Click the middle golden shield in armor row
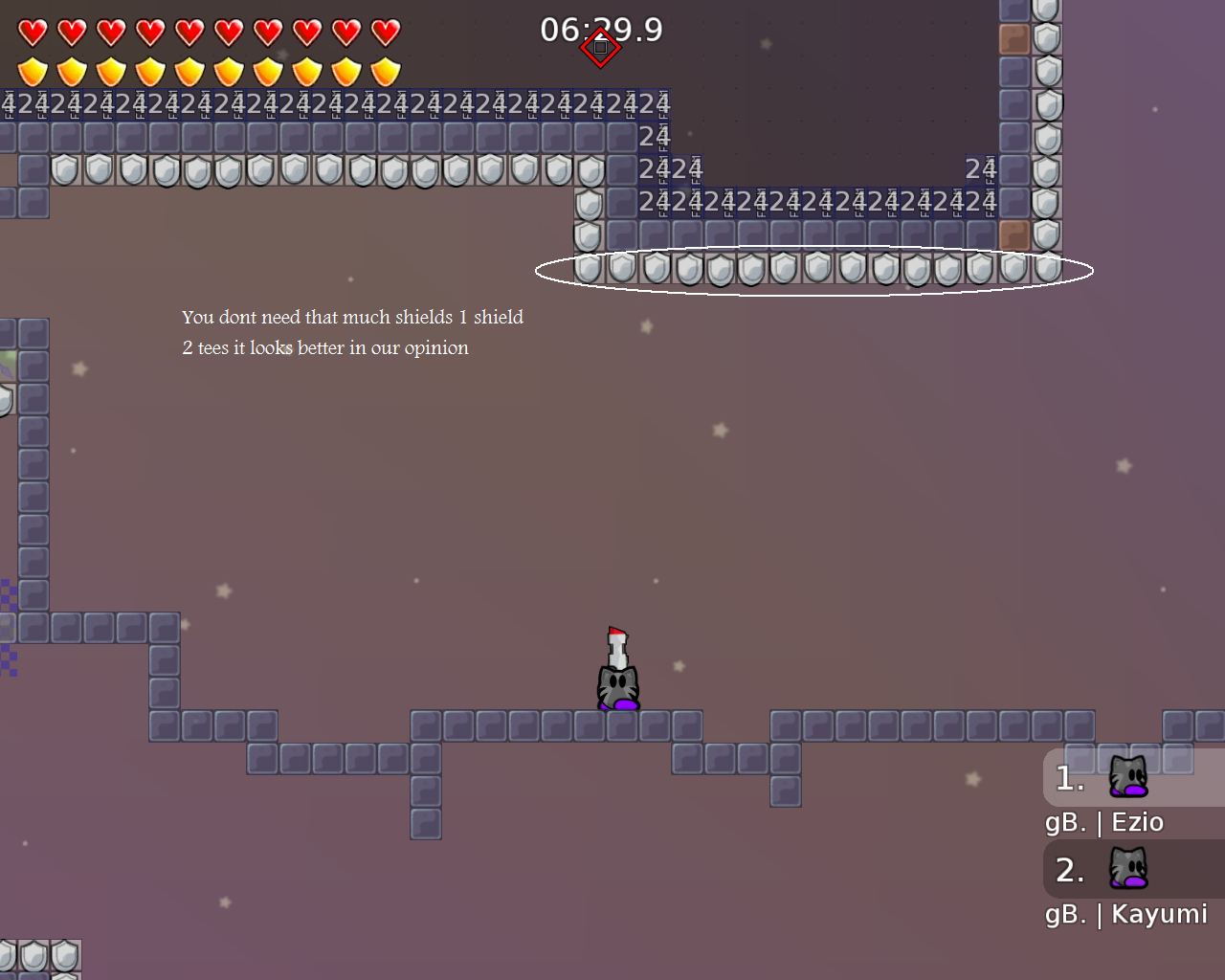The height and width of the screenshot is (980, 1225). point(188,71)
